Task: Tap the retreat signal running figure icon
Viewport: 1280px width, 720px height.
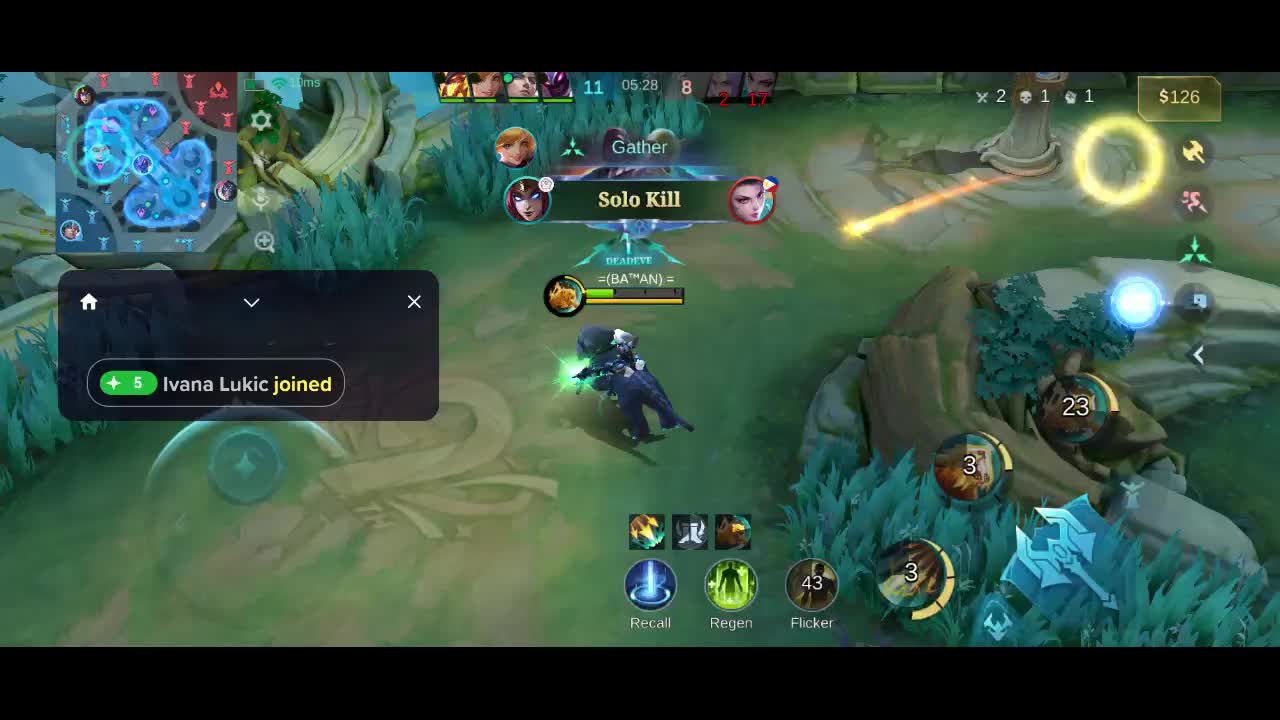Action: (x=1193, y=201)
